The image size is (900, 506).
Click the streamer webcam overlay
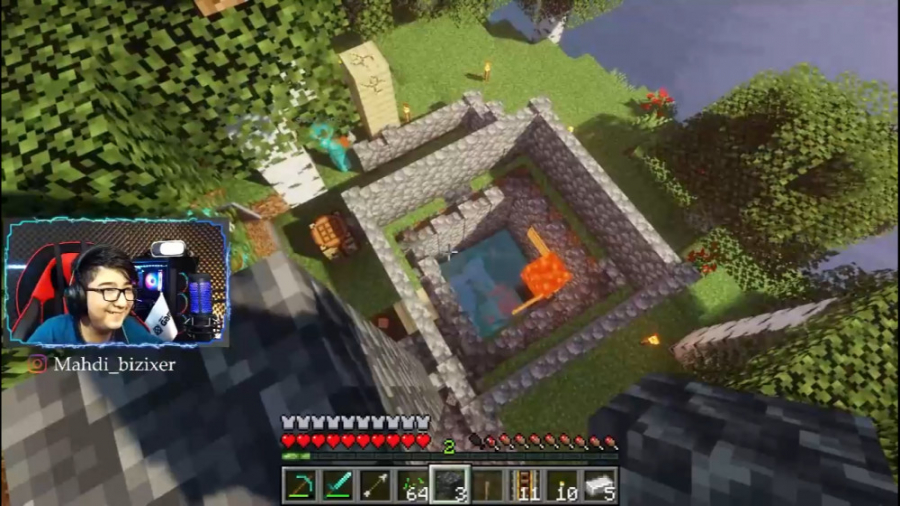pos(117,284)
